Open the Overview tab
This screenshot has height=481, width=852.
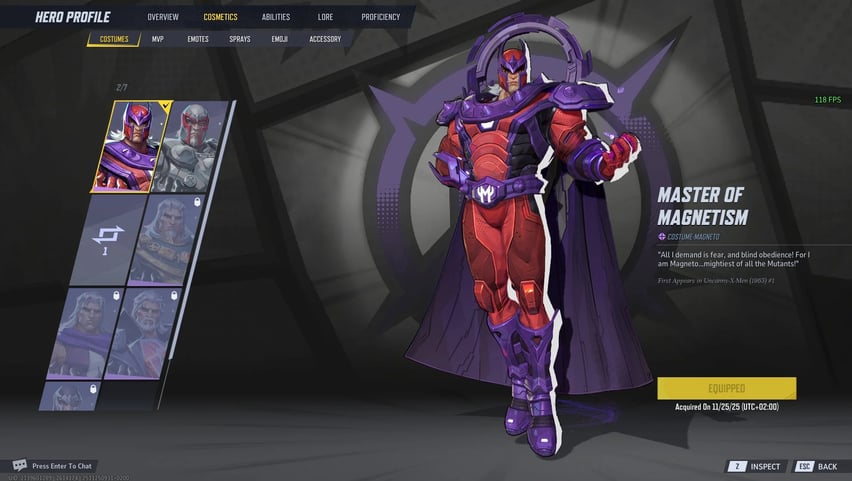coord(163,17)
